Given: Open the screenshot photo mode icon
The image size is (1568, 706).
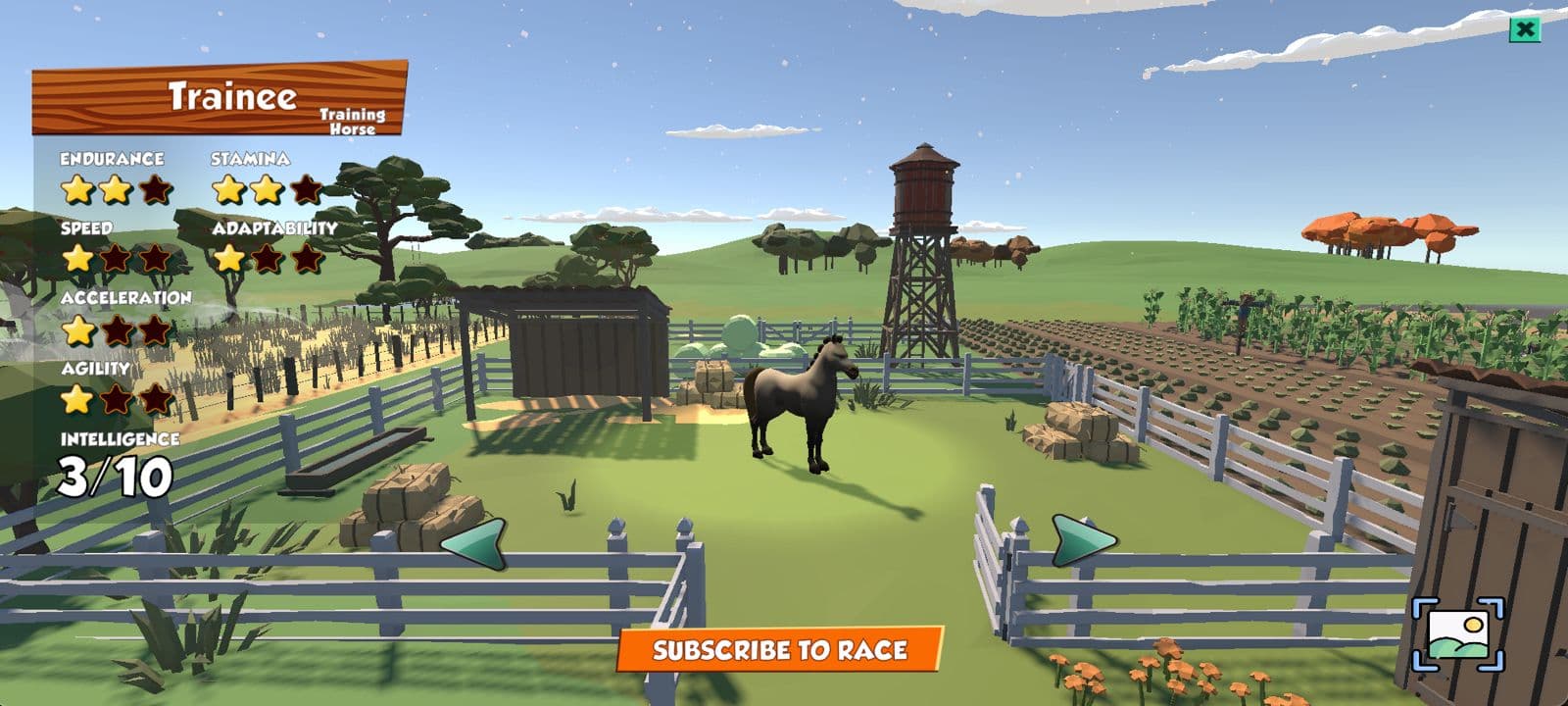Looking at the screenshot, I should pos(1457,634).
